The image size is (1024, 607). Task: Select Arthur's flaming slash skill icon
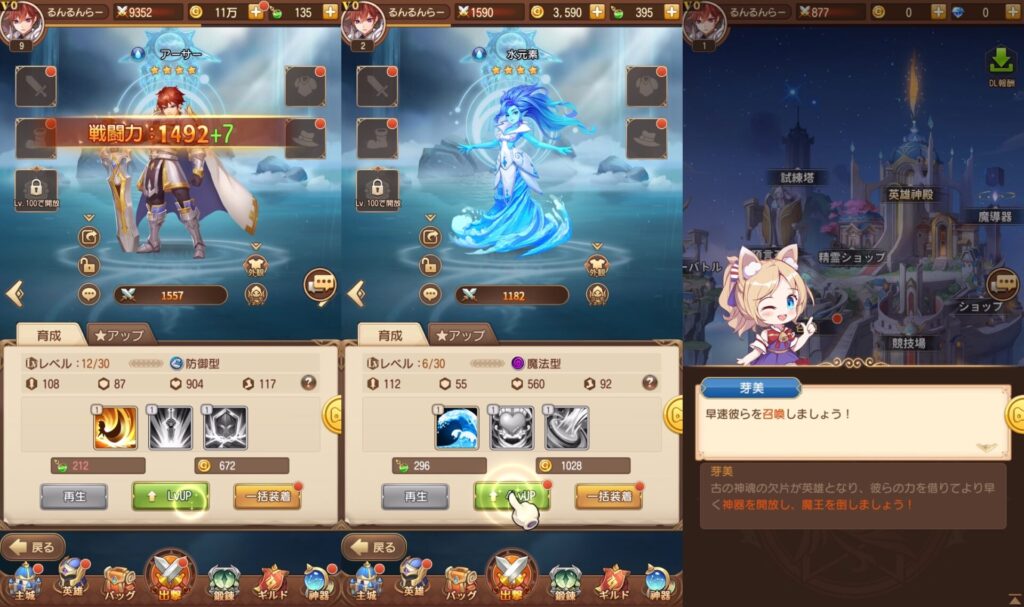(115, 428)
